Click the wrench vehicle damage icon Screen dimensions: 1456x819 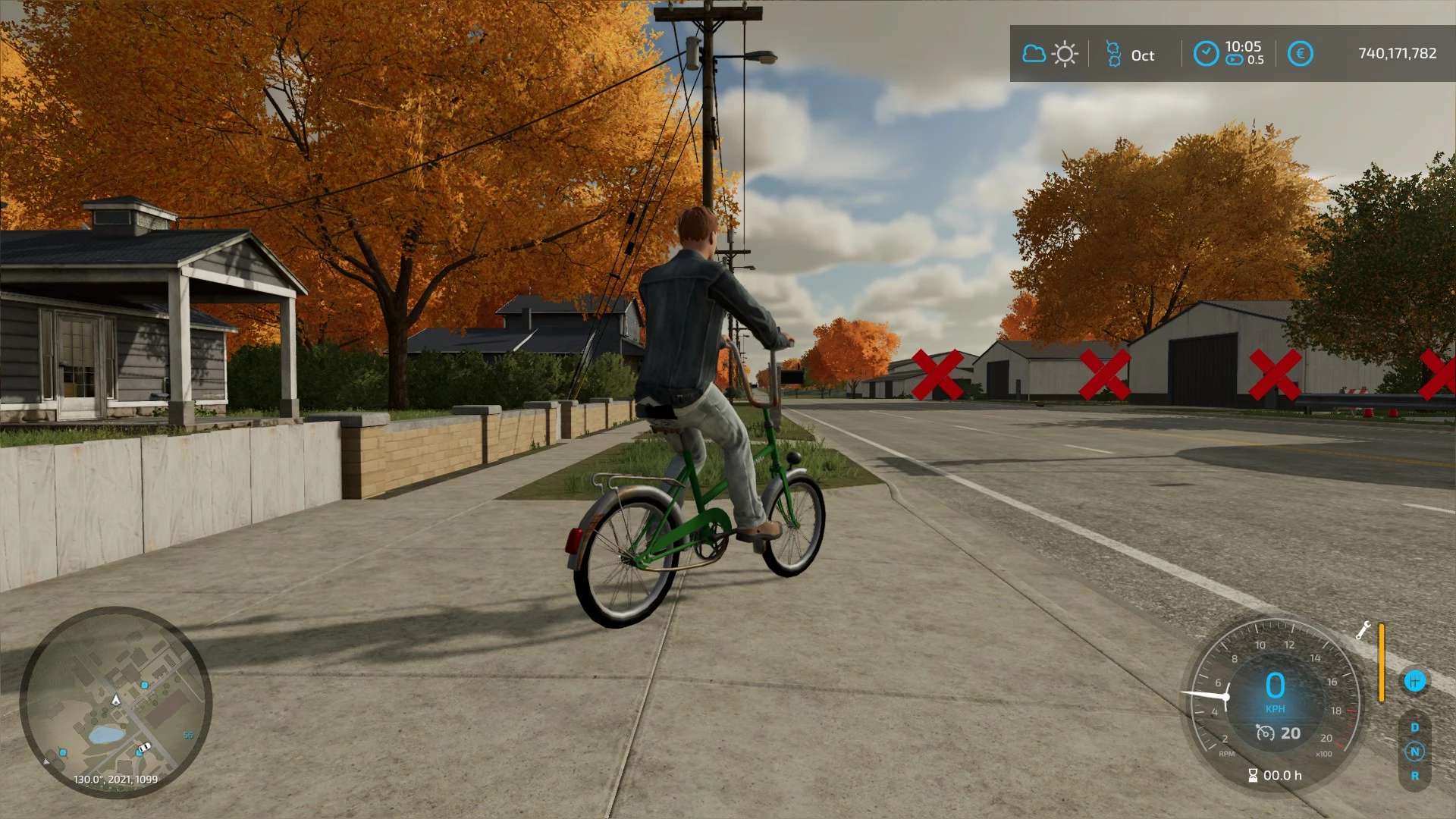tap(1363, 630)
